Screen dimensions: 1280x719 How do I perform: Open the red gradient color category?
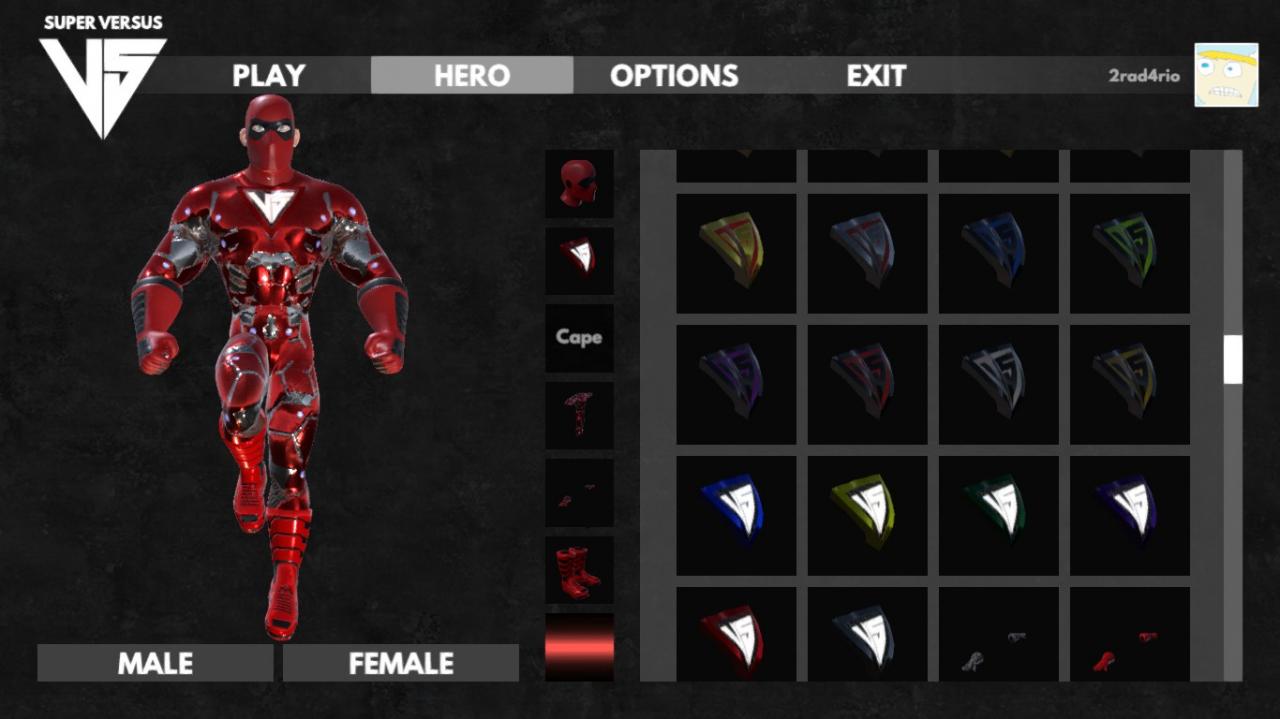[x=579, y=647]
